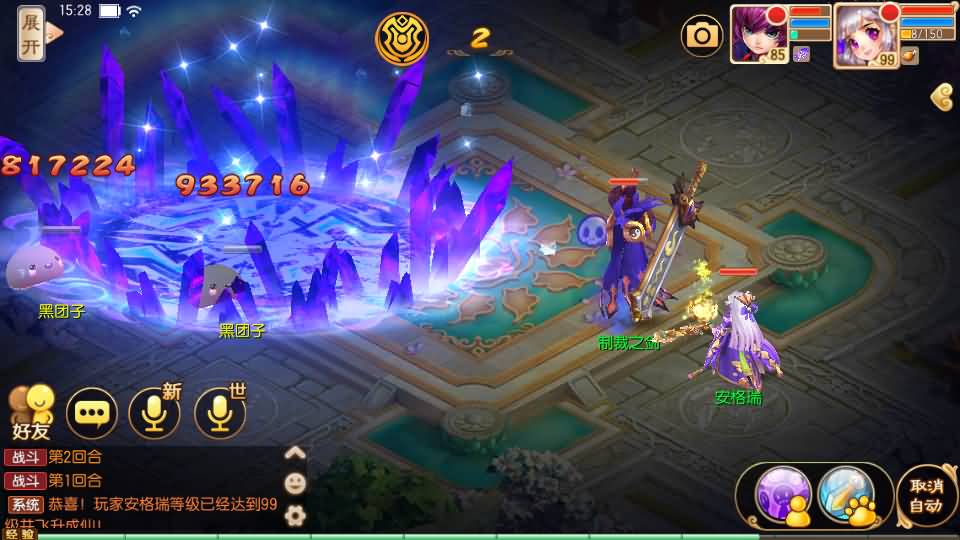Expand the chat log with the up arrow

tap(295, 453)
